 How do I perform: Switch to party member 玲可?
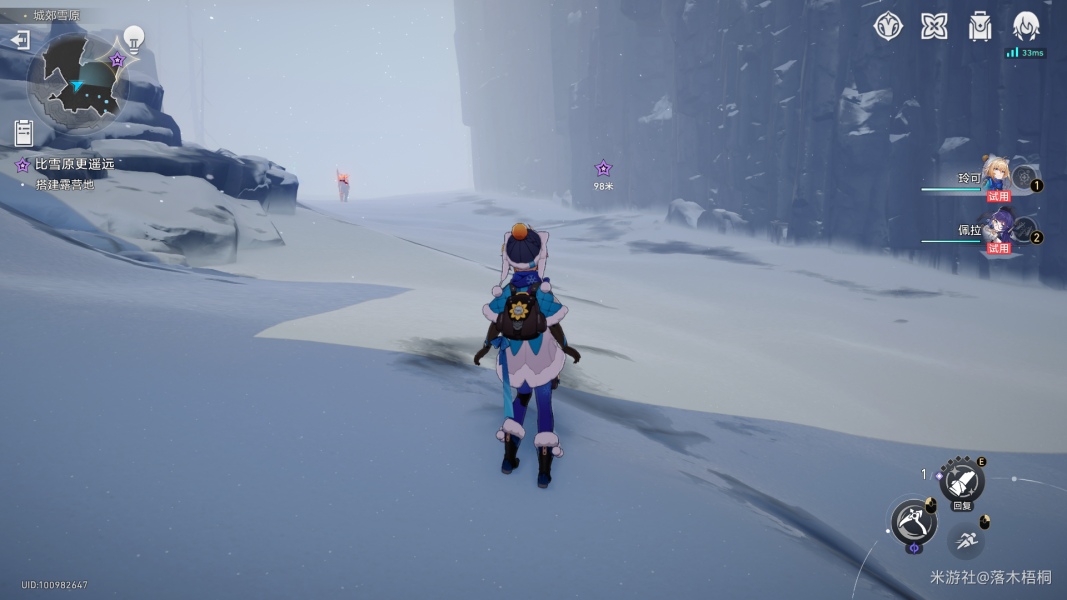(996, 177)
